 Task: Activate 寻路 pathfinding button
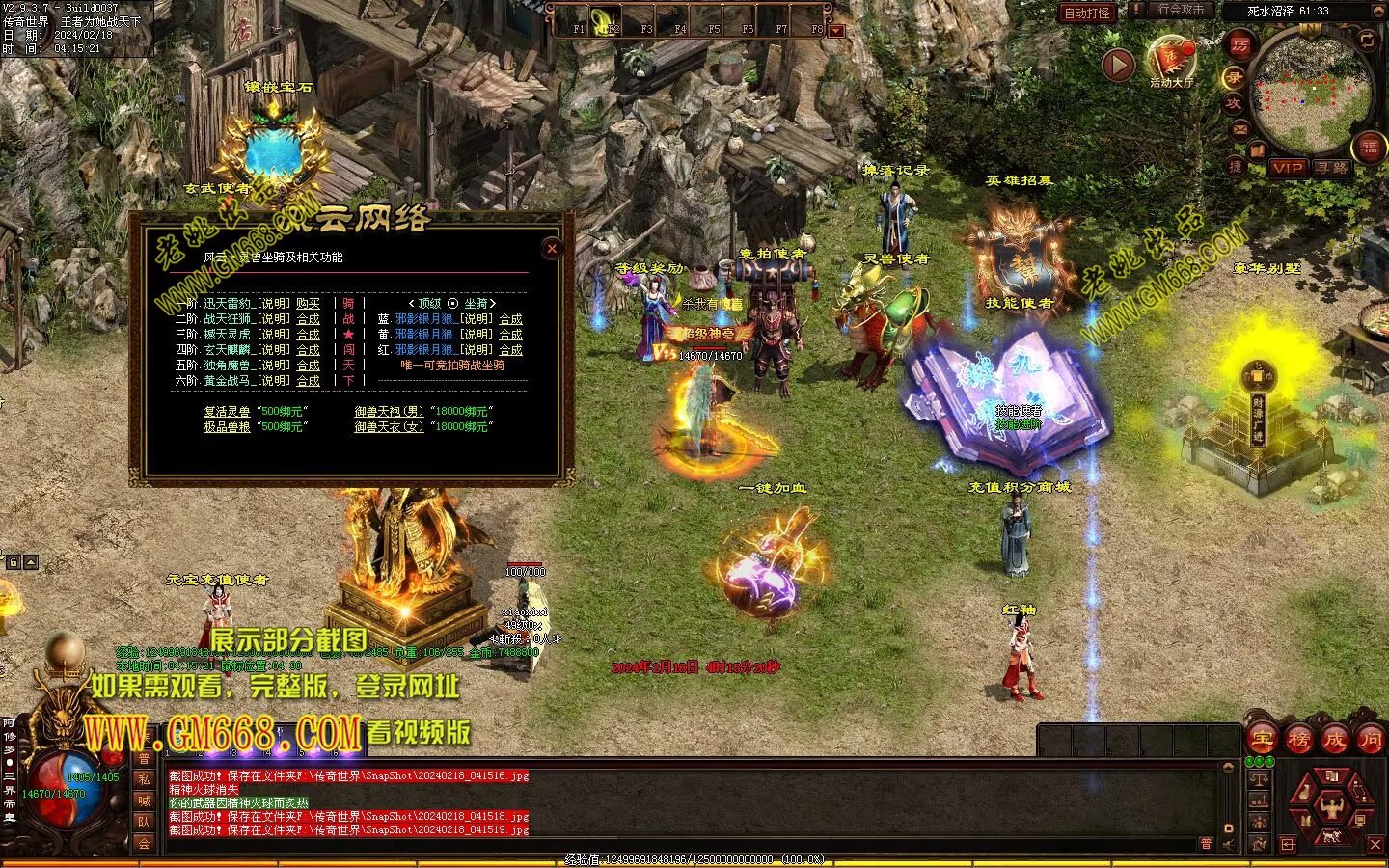tap(1332, 168)
